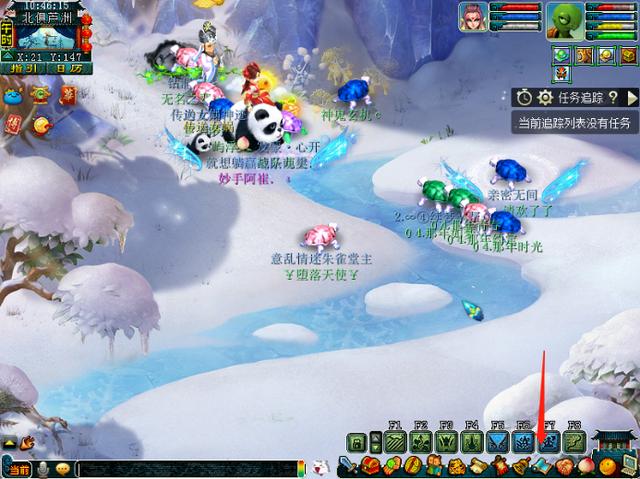640x479 pixels.
Task: Click the 当前 chat channel button
Action: [x=18, y=469]
